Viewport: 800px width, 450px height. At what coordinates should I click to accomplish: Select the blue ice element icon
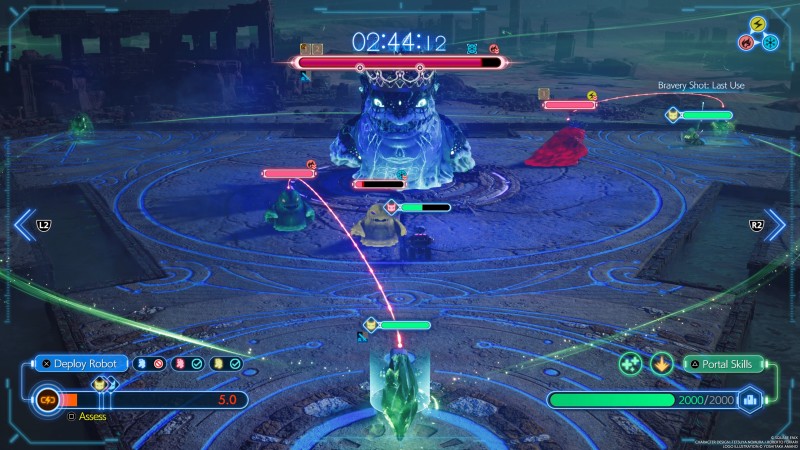(769, 42)
